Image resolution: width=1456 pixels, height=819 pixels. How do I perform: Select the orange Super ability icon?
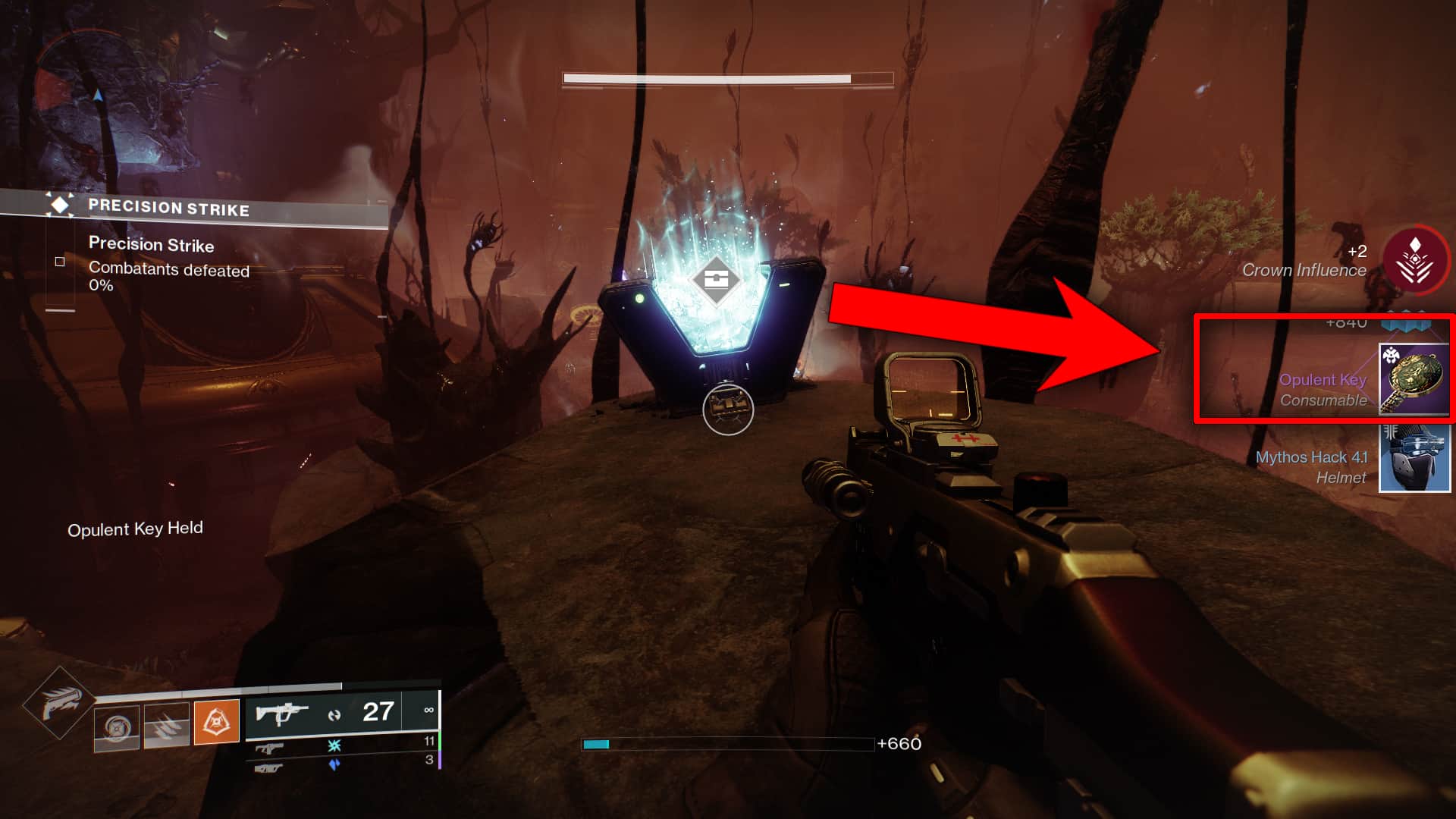tap(218, 721)
